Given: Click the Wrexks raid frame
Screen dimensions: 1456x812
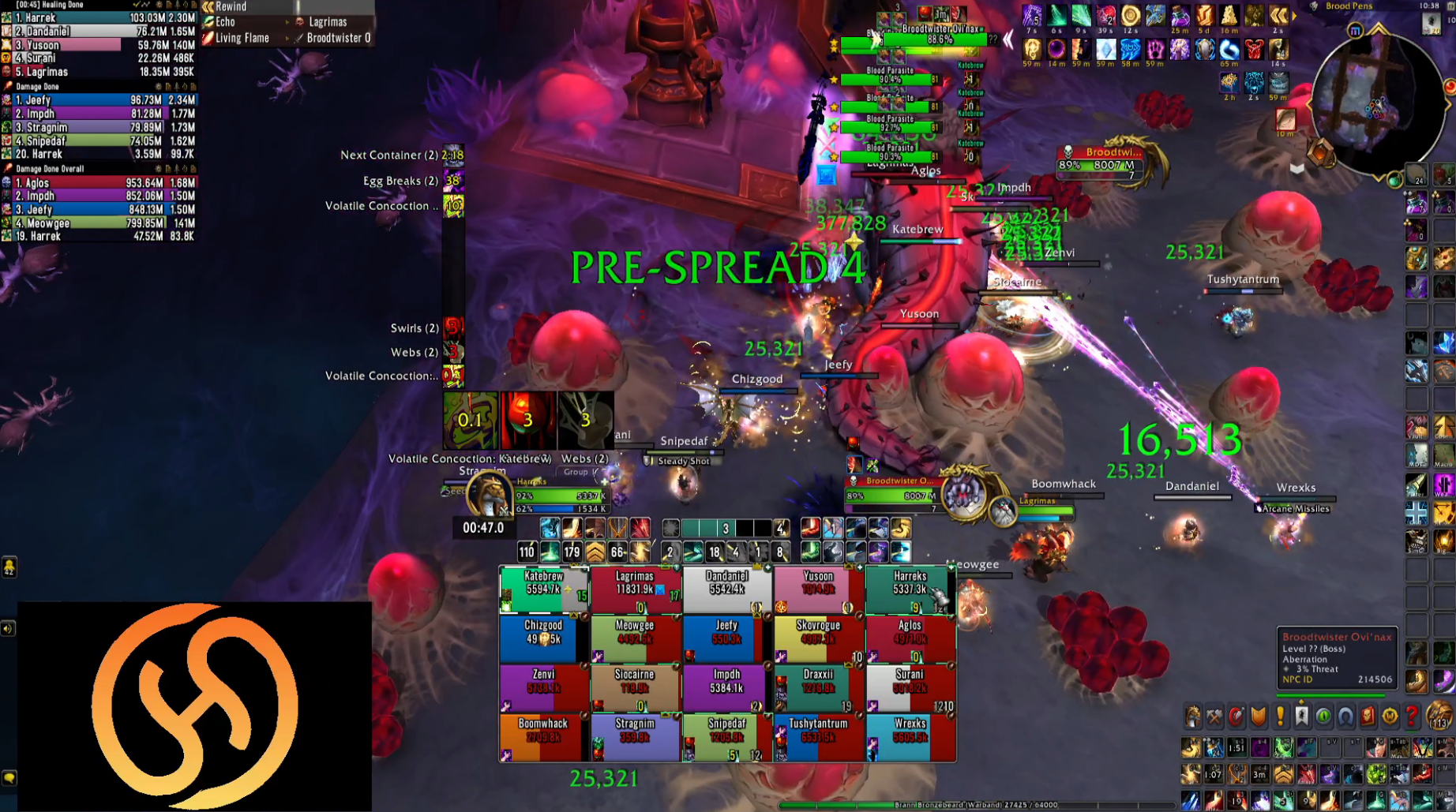Looking at the screenshot, I should tap(910, 736).
